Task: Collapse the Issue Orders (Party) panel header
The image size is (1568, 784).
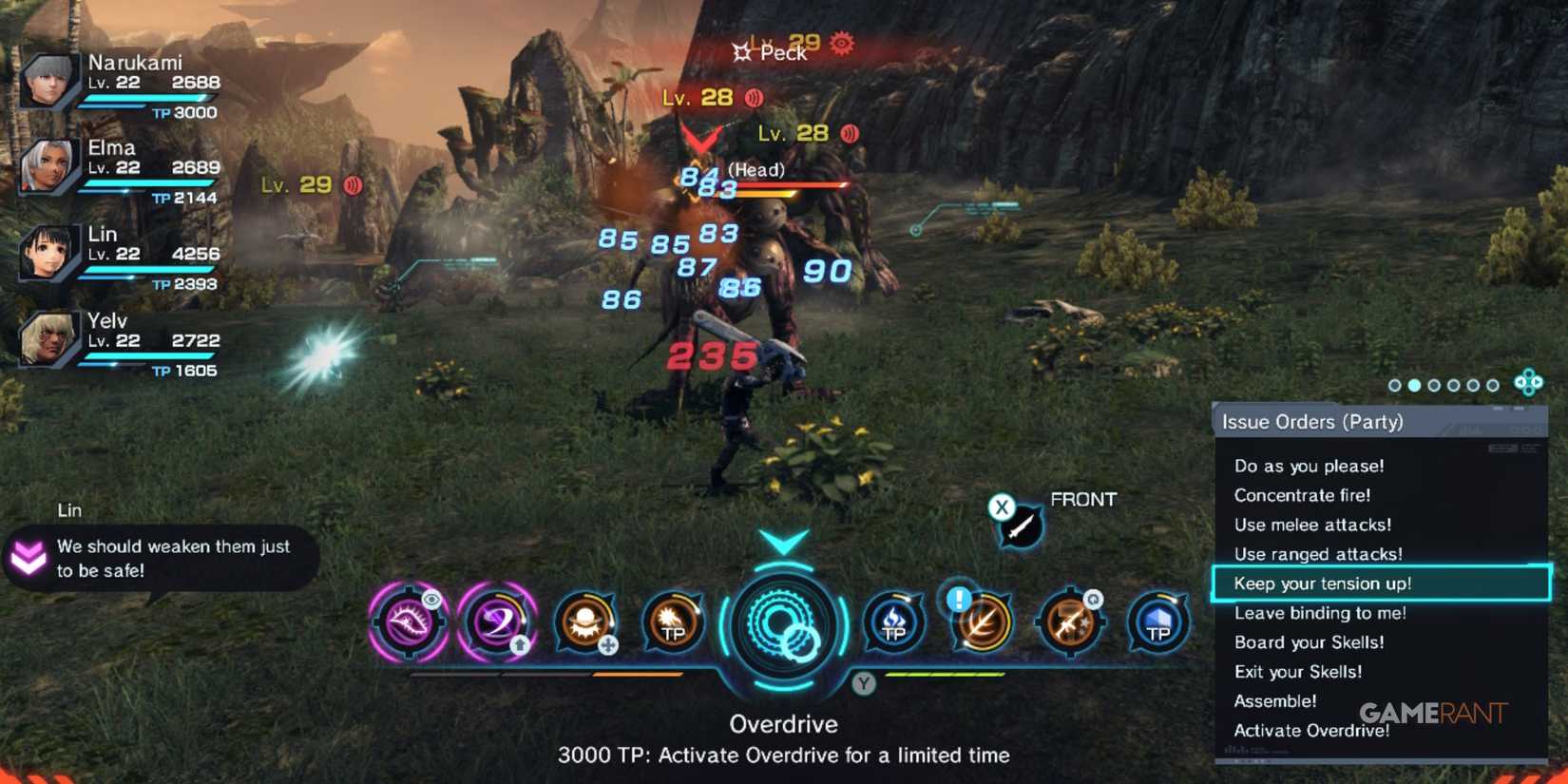Action: [x=1311, y=421]
